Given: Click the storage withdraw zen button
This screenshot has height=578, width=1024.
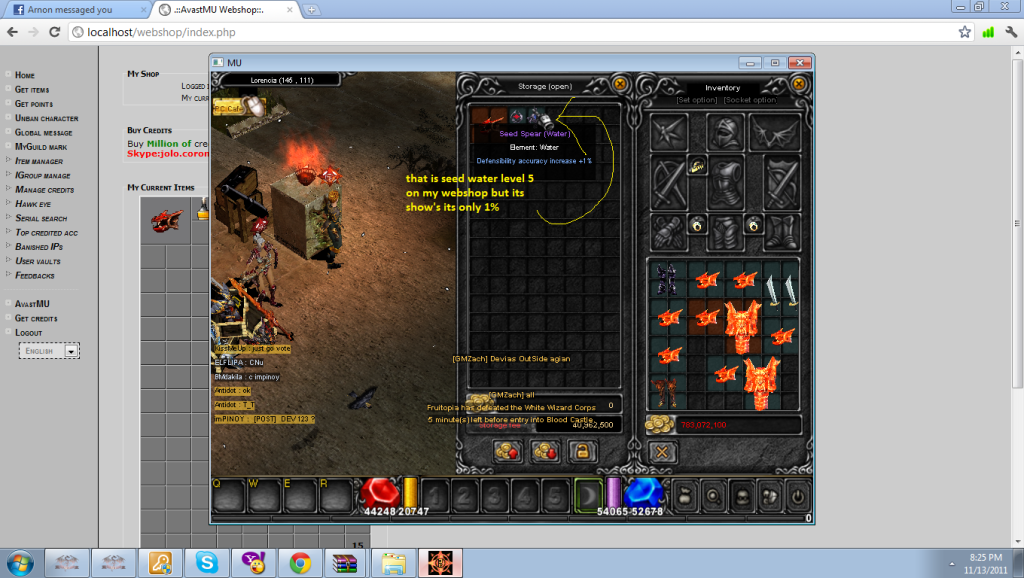Looking at the screenshot, I should tap(545, 452).
